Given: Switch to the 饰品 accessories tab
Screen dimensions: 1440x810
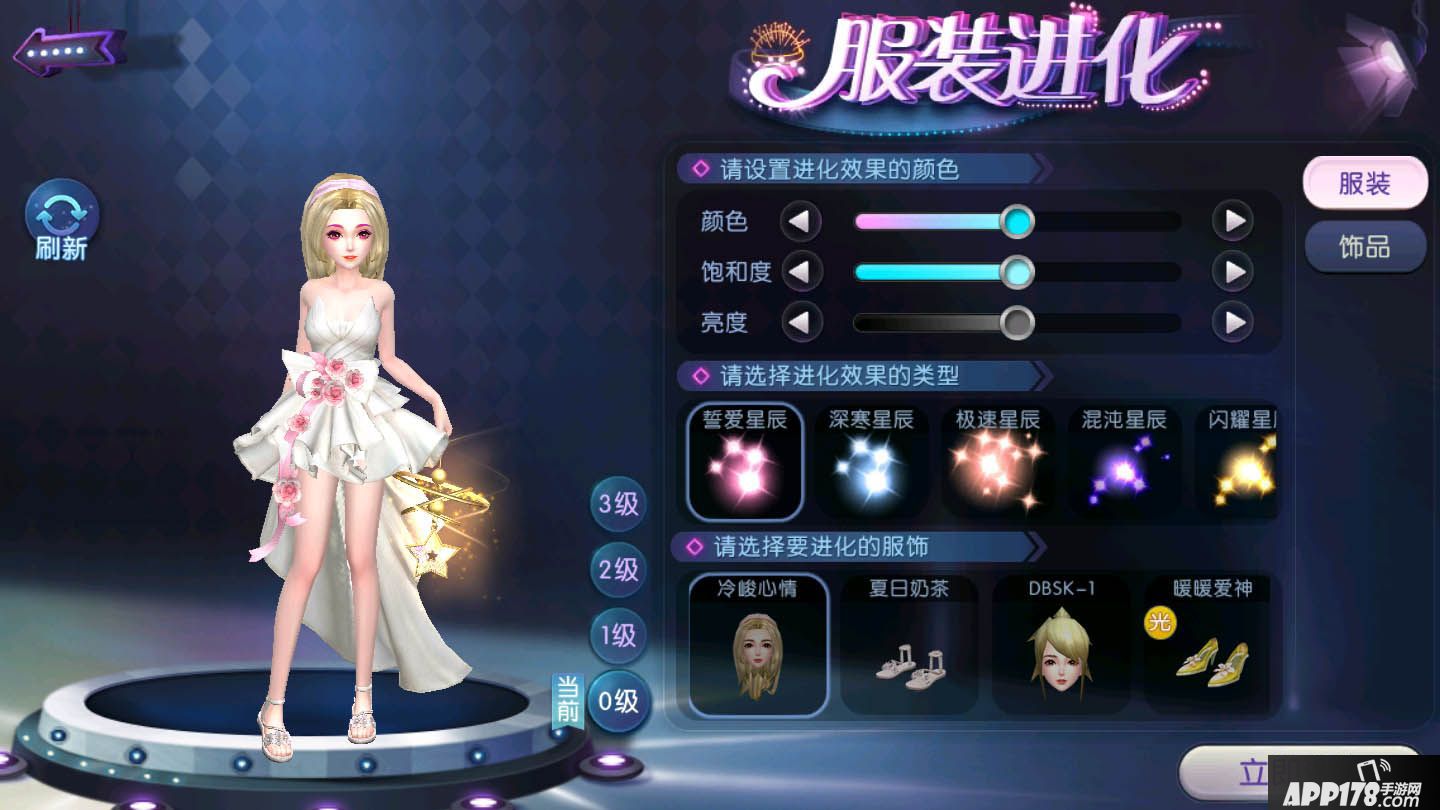Looking at the screenshot, I should [x=1364, y=248].
